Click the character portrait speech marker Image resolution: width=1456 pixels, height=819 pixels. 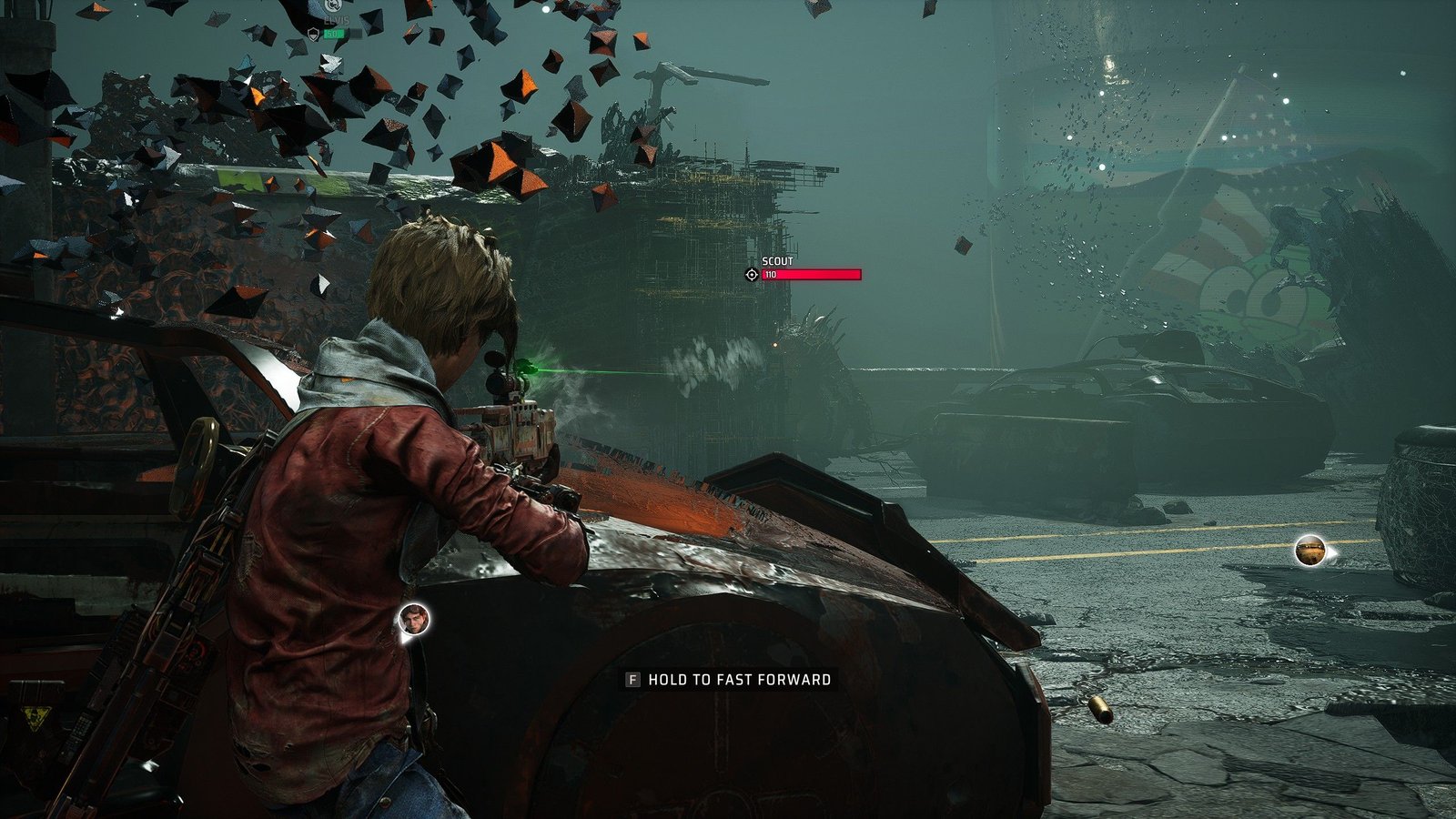[414, 620]
